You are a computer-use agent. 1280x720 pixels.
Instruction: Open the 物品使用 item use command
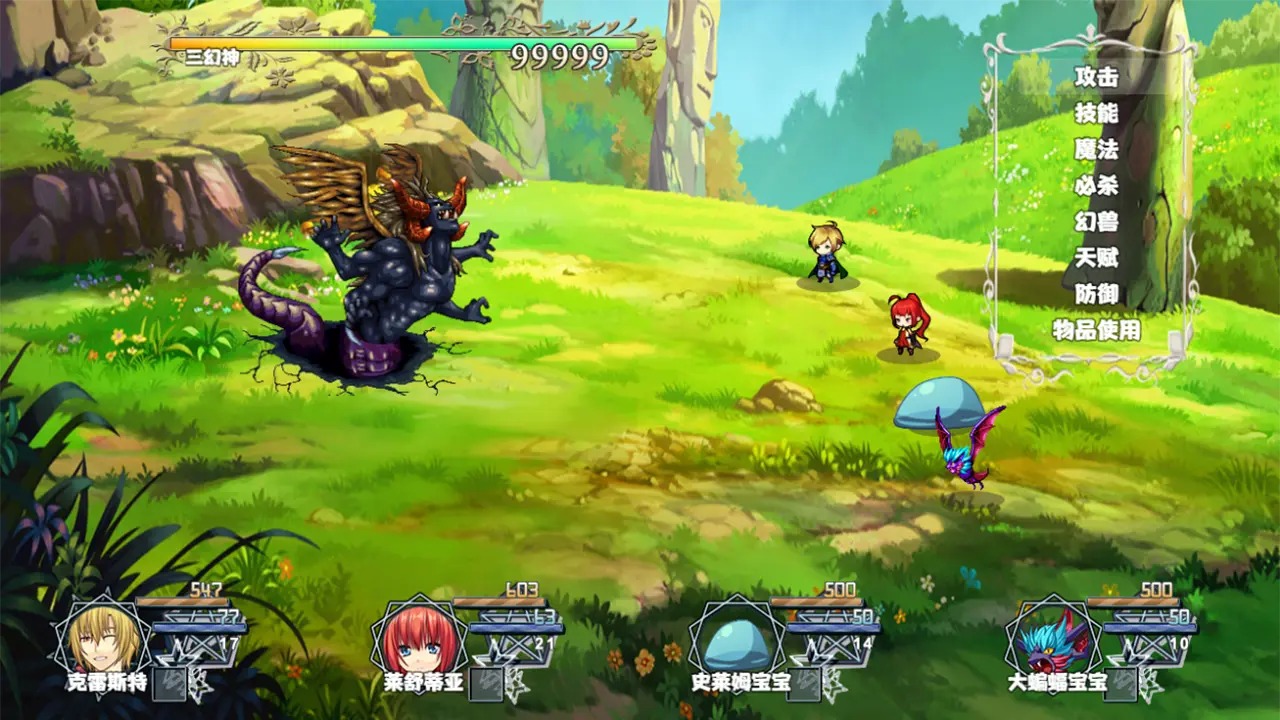[1096, 330]
